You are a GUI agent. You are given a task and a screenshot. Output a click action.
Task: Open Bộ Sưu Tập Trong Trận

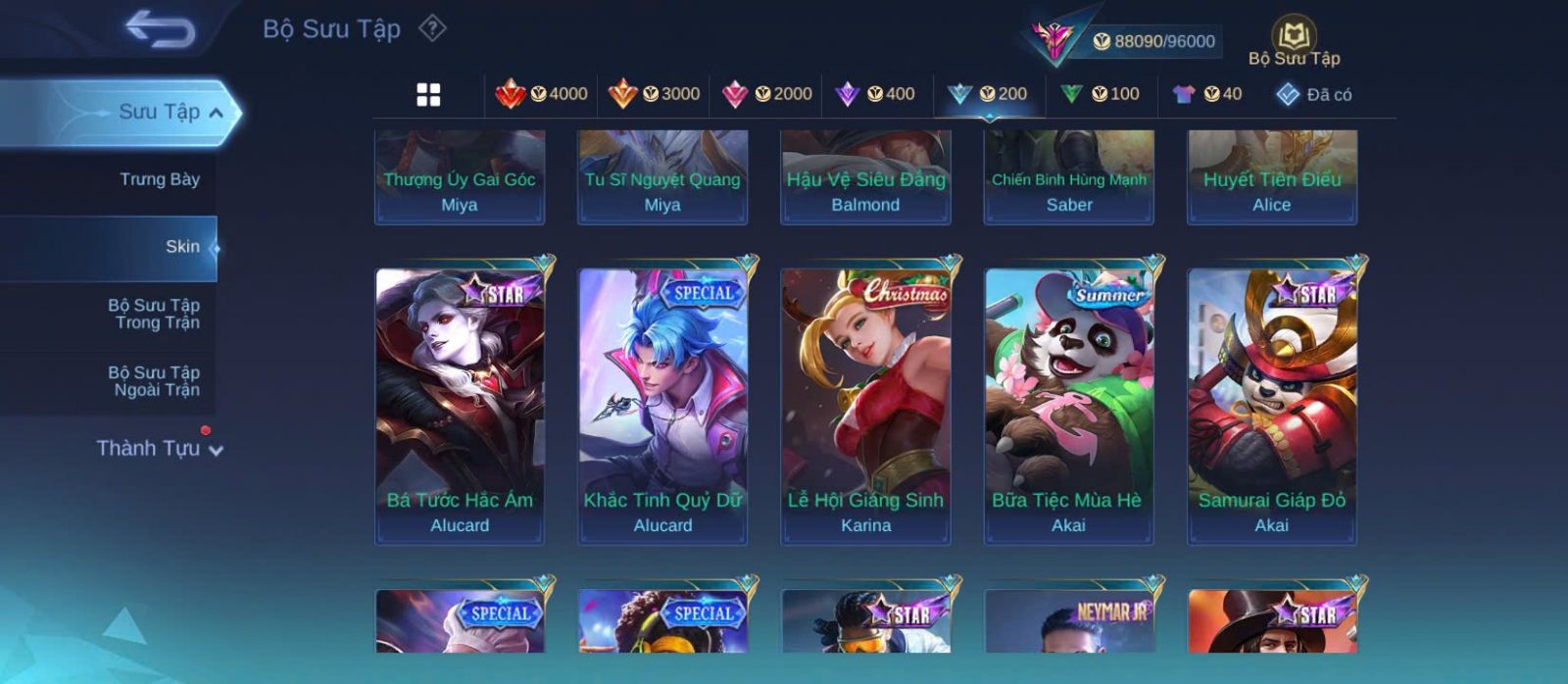pyautogui.click(x=154, y=314)
